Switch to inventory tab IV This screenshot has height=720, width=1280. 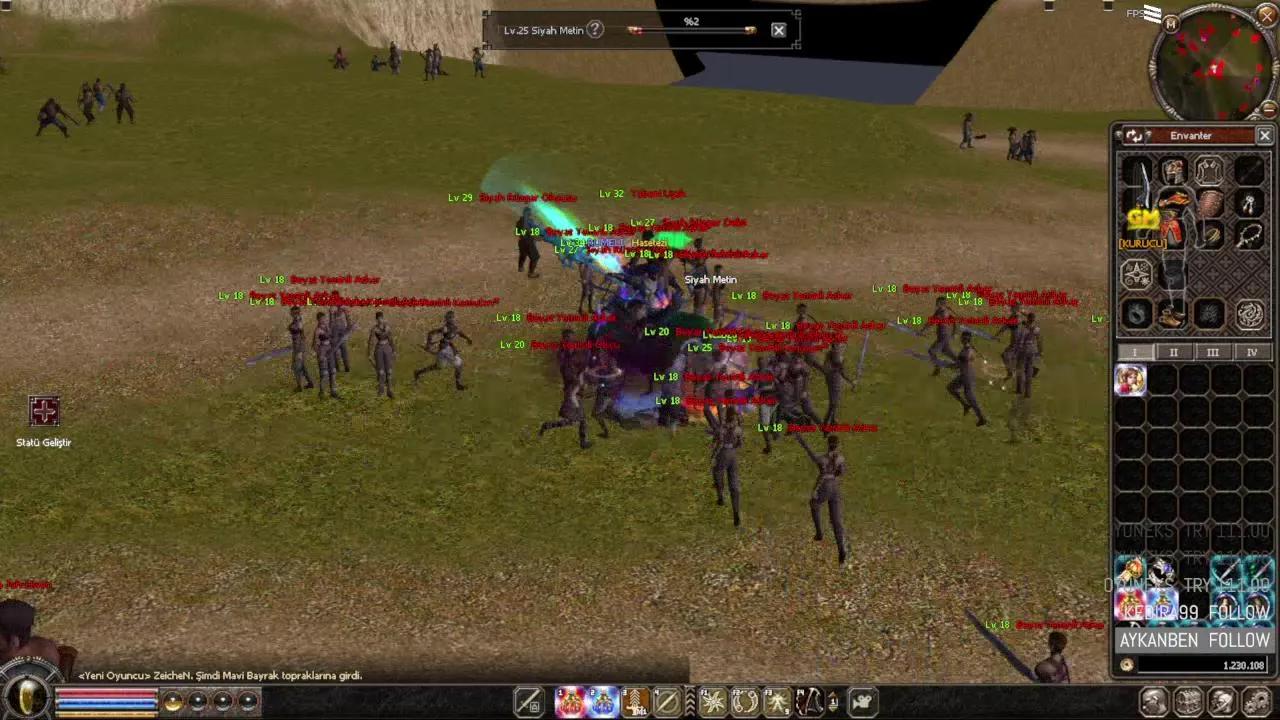click(x=1252, y=352)
